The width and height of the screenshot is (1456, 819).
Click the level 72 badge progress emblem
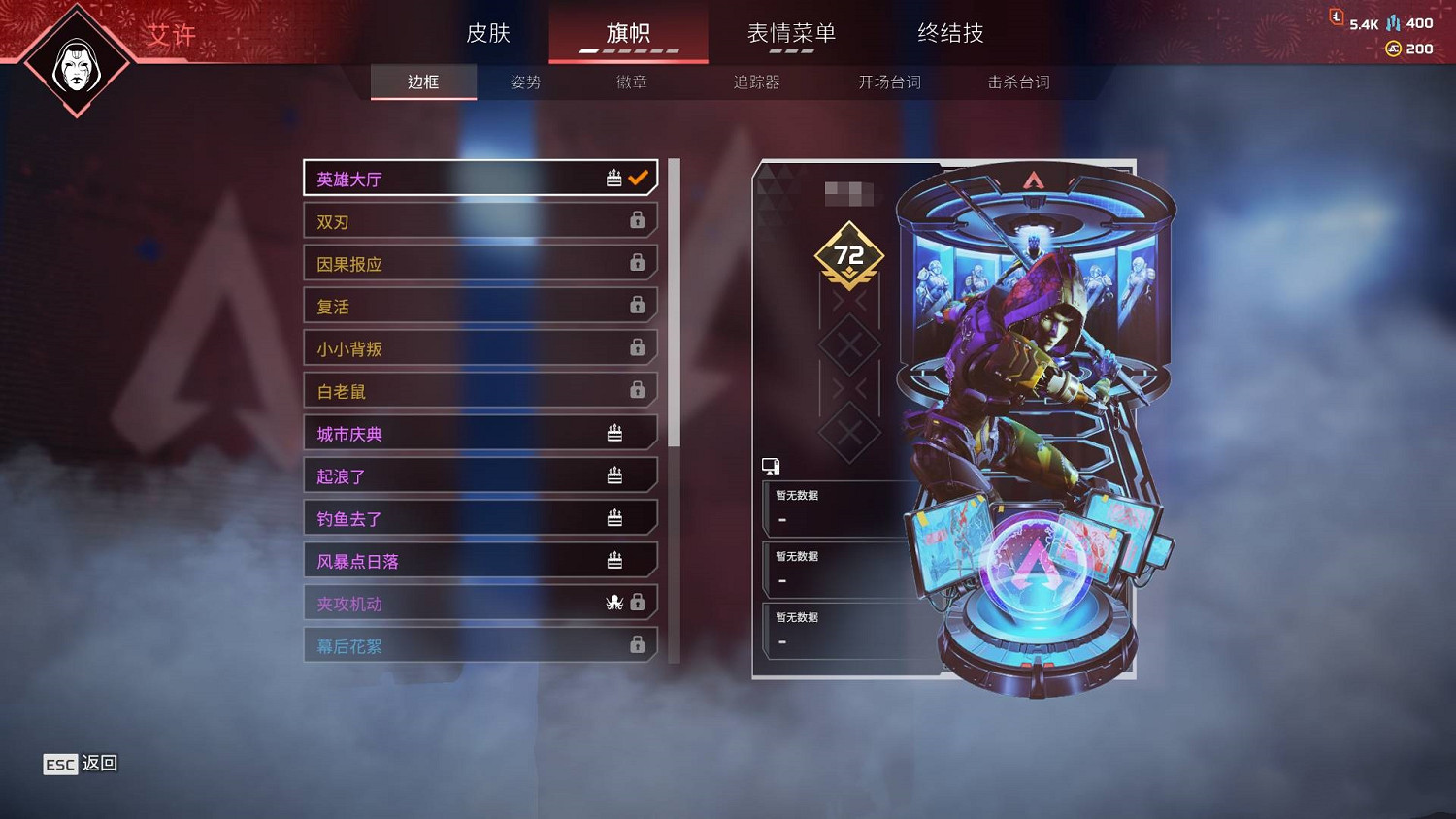851,255
